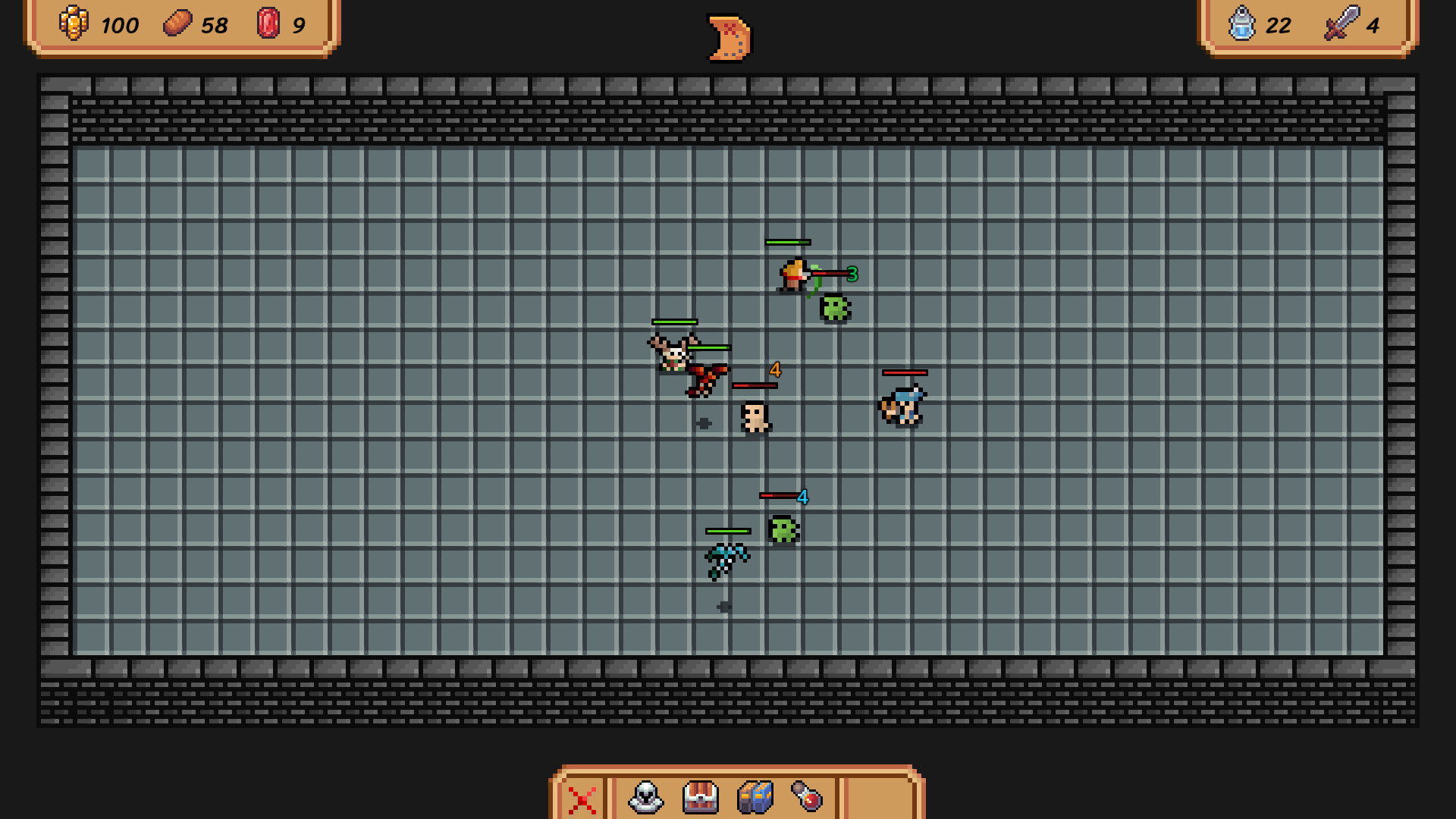Click the potion flask icon showing 22
Viewport: 1456px width, 819px height.
coord(1242,25)
